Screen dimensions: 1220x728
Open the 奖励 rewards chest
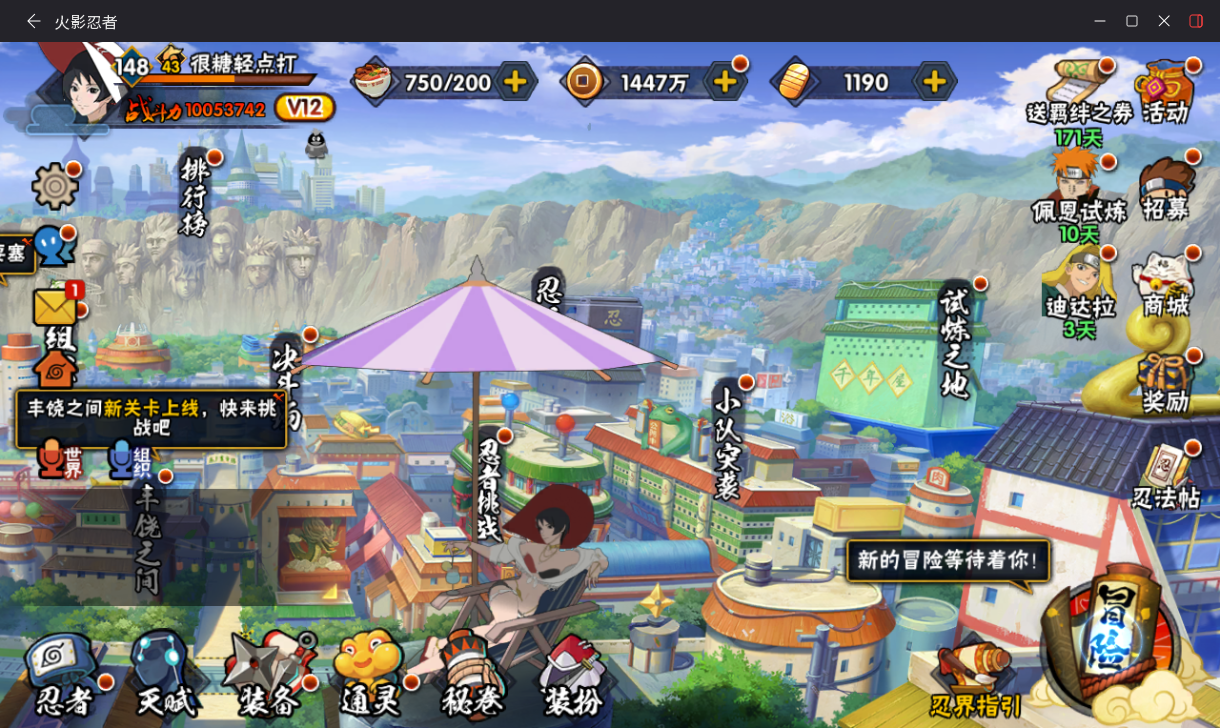[x=1166, y=383]
